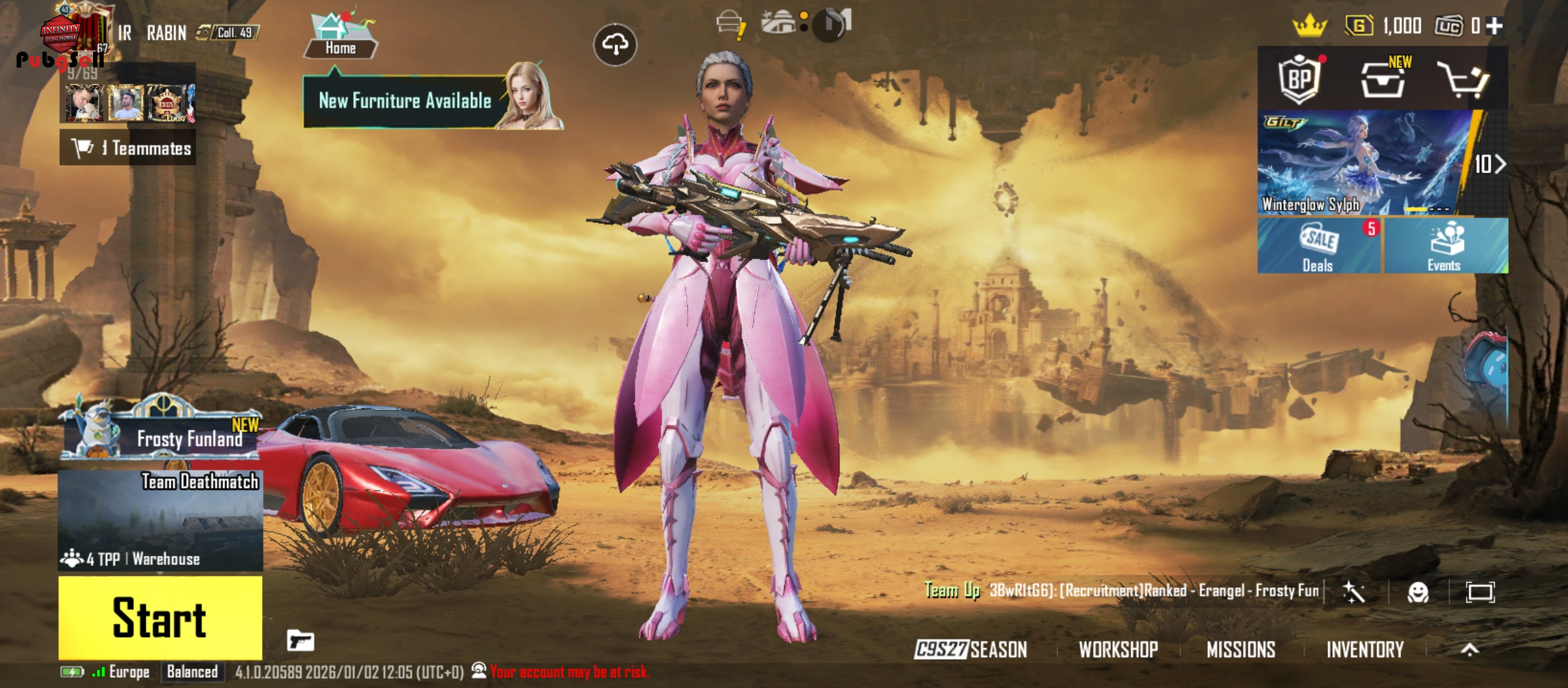Open the Workshop menu
This screenshot has height=688, width=1568.
1118,649
